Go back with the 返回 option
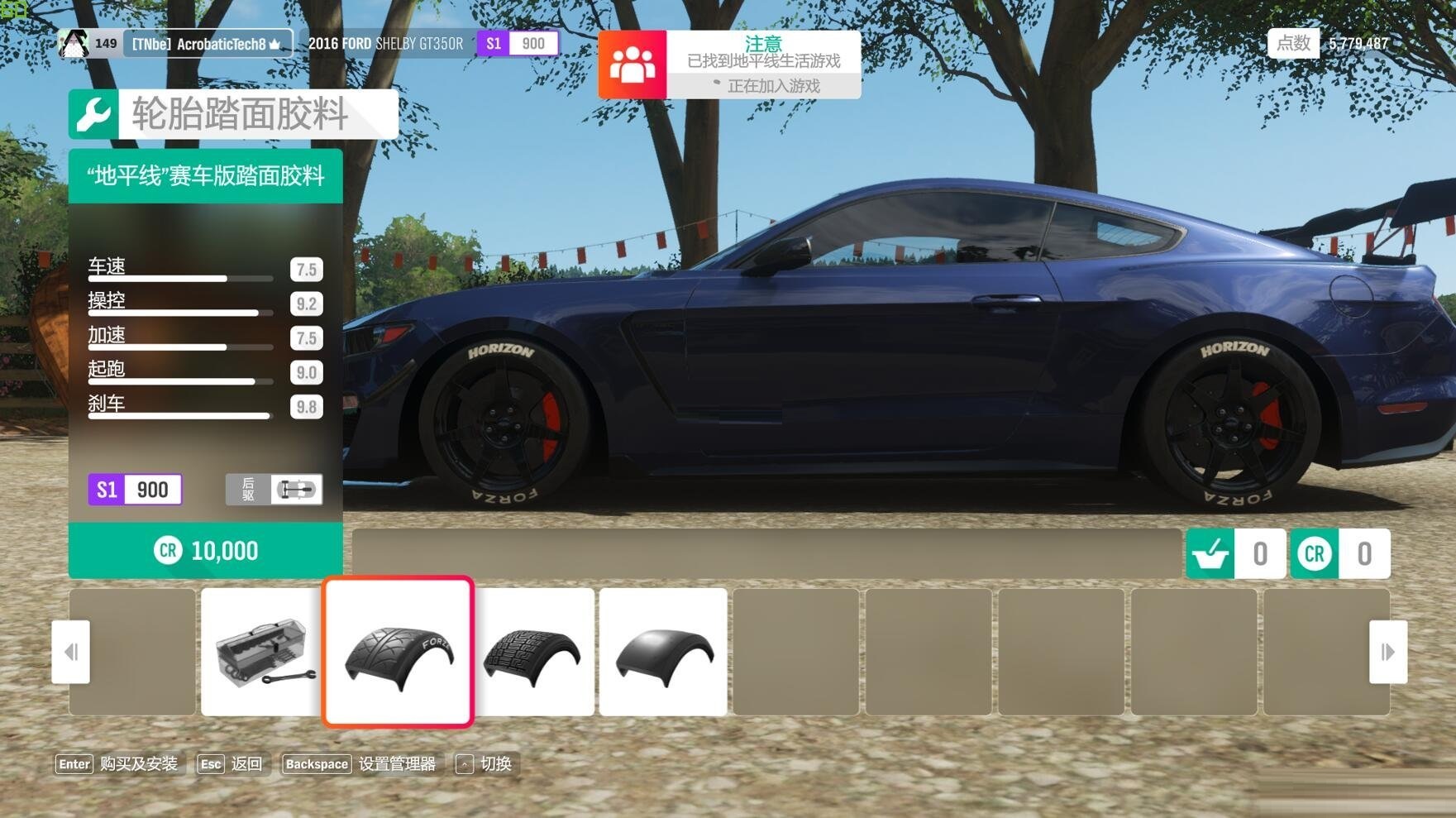Viewport: 1456px width, 818px height. coord(231,764)
